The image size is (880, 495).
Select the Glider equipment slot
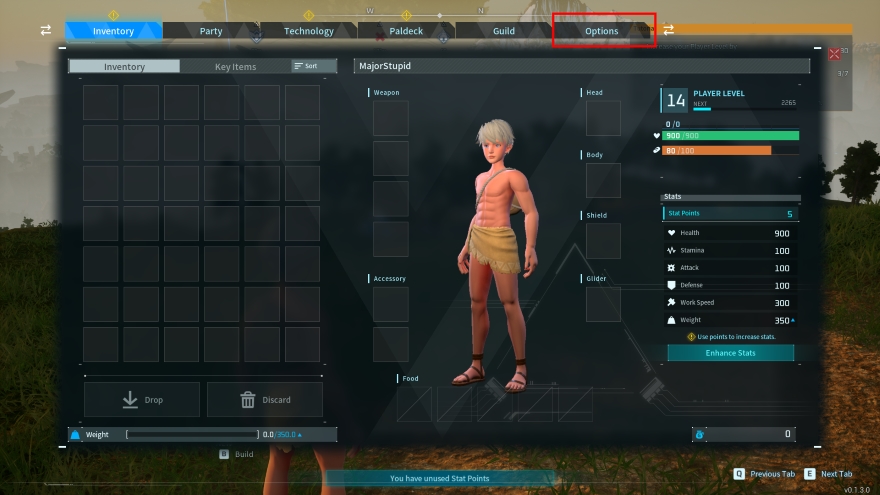point(603,304)
